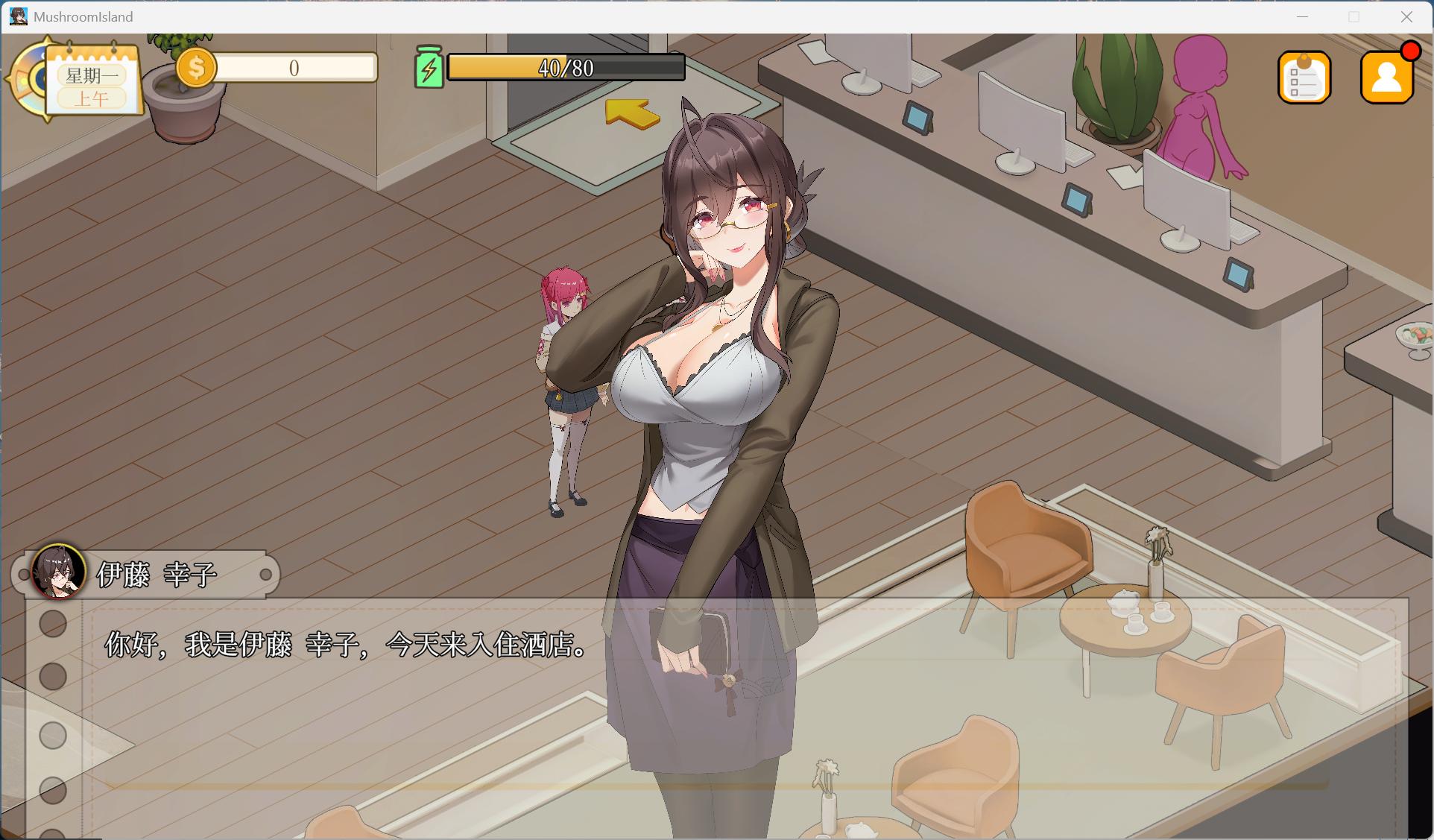Click the red notification badge dot
This screenshot has height=840, width=1434.
click(1411, 51)
